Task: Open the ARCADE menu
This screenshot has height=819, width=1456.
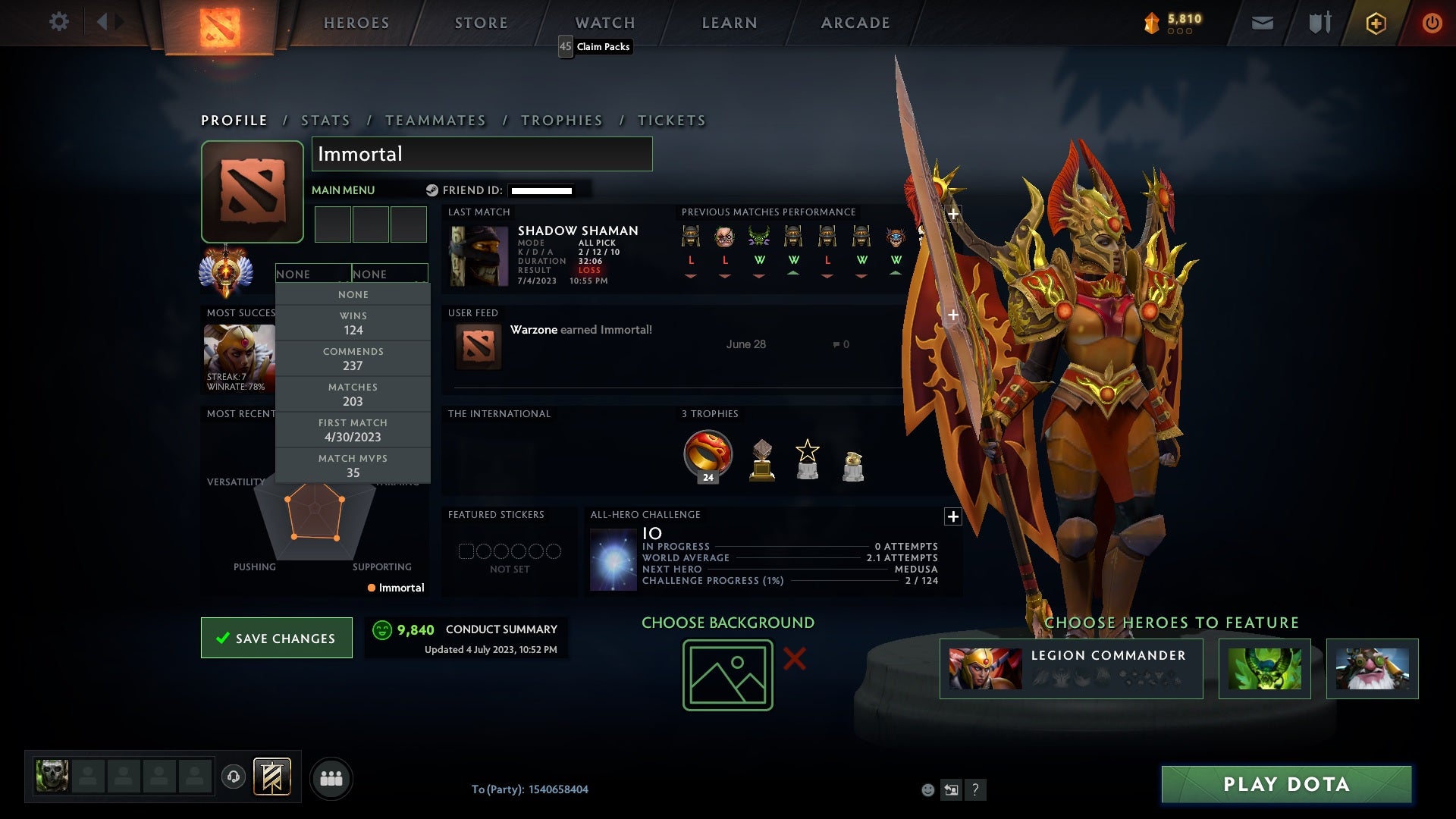Action: coord(854,23)
